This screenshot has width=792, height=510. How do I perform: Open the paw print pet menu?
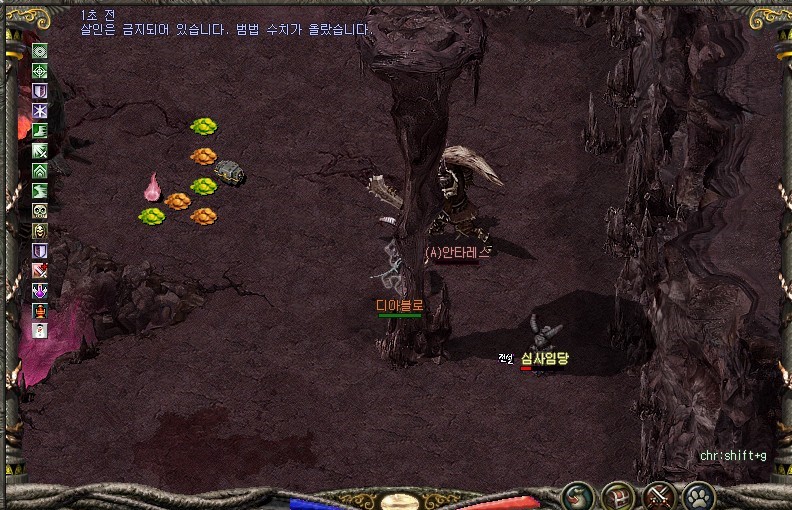pyautogui.click(x=698, y=494)
